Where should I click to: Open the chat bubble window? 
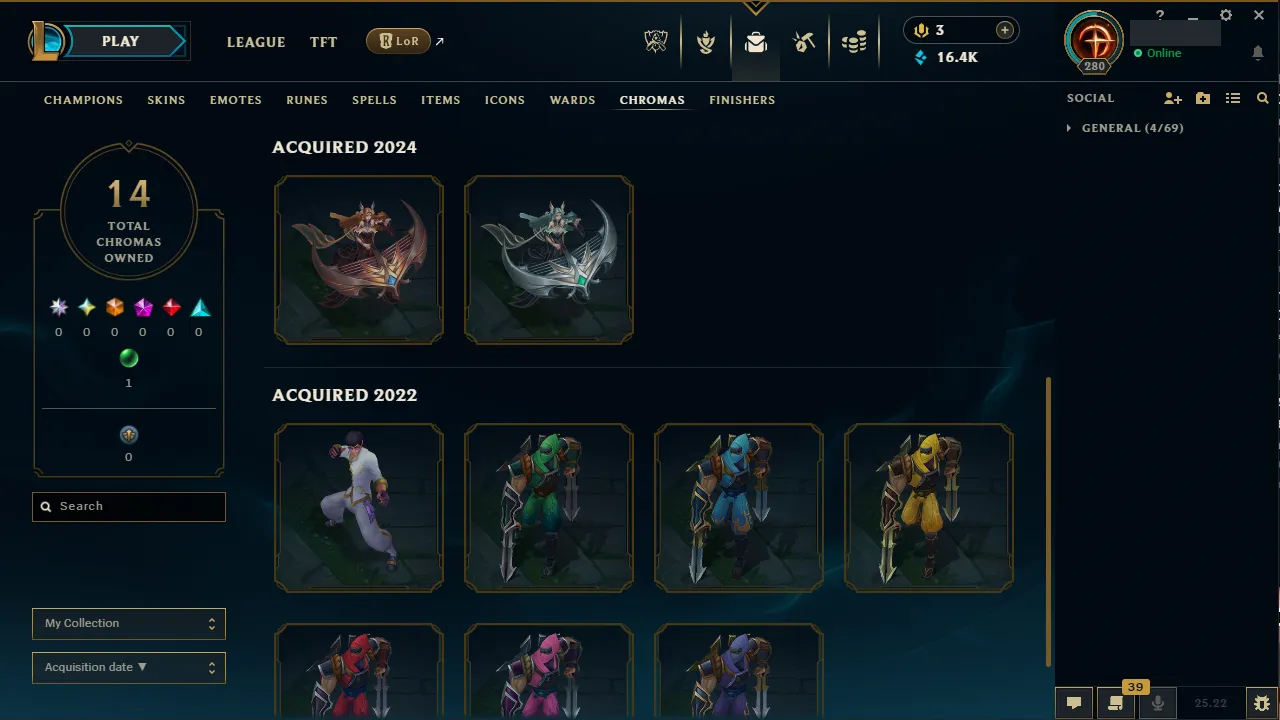coord(1073,702)
